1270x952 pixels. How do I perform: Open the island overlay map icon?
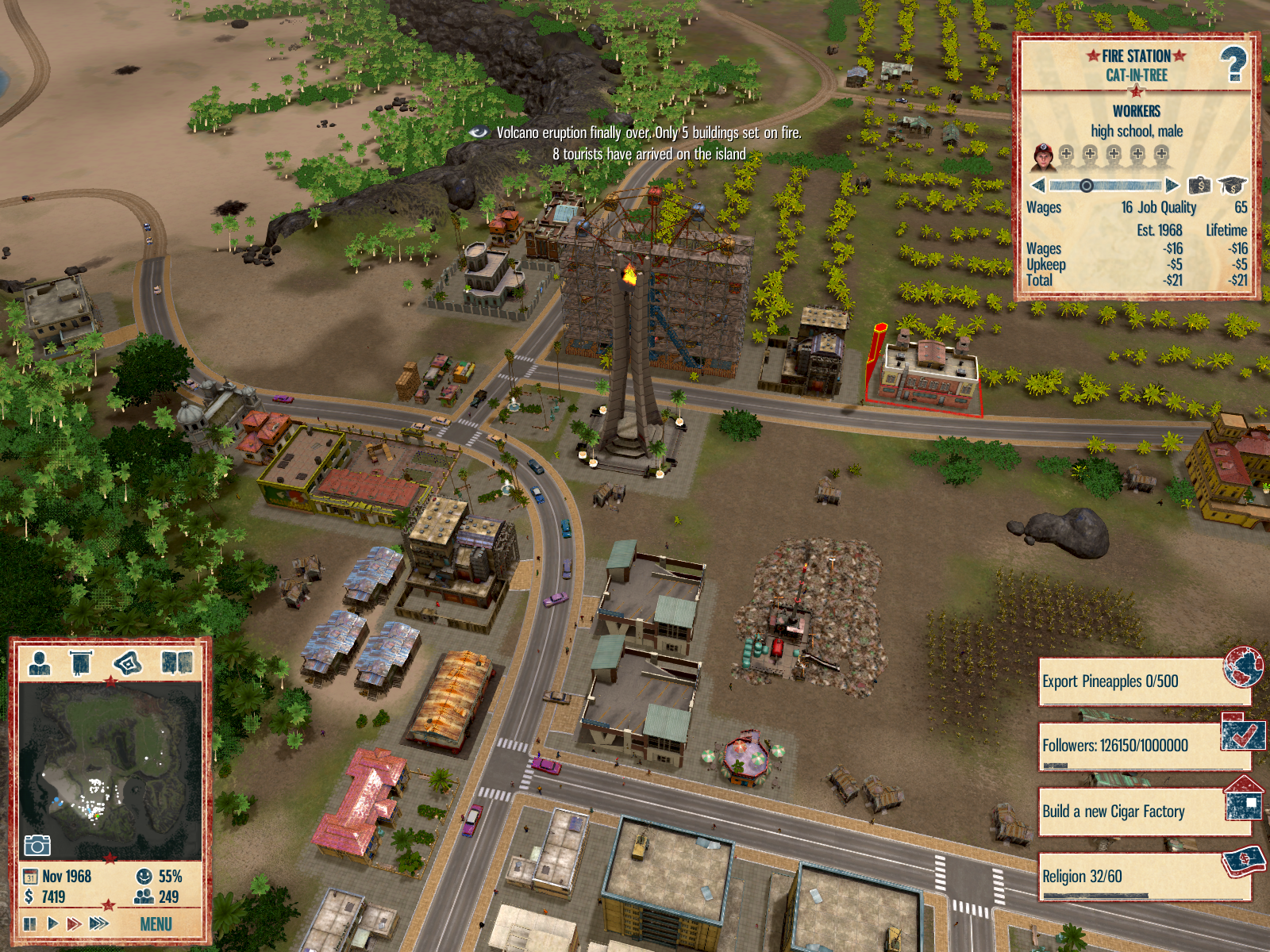128,662
